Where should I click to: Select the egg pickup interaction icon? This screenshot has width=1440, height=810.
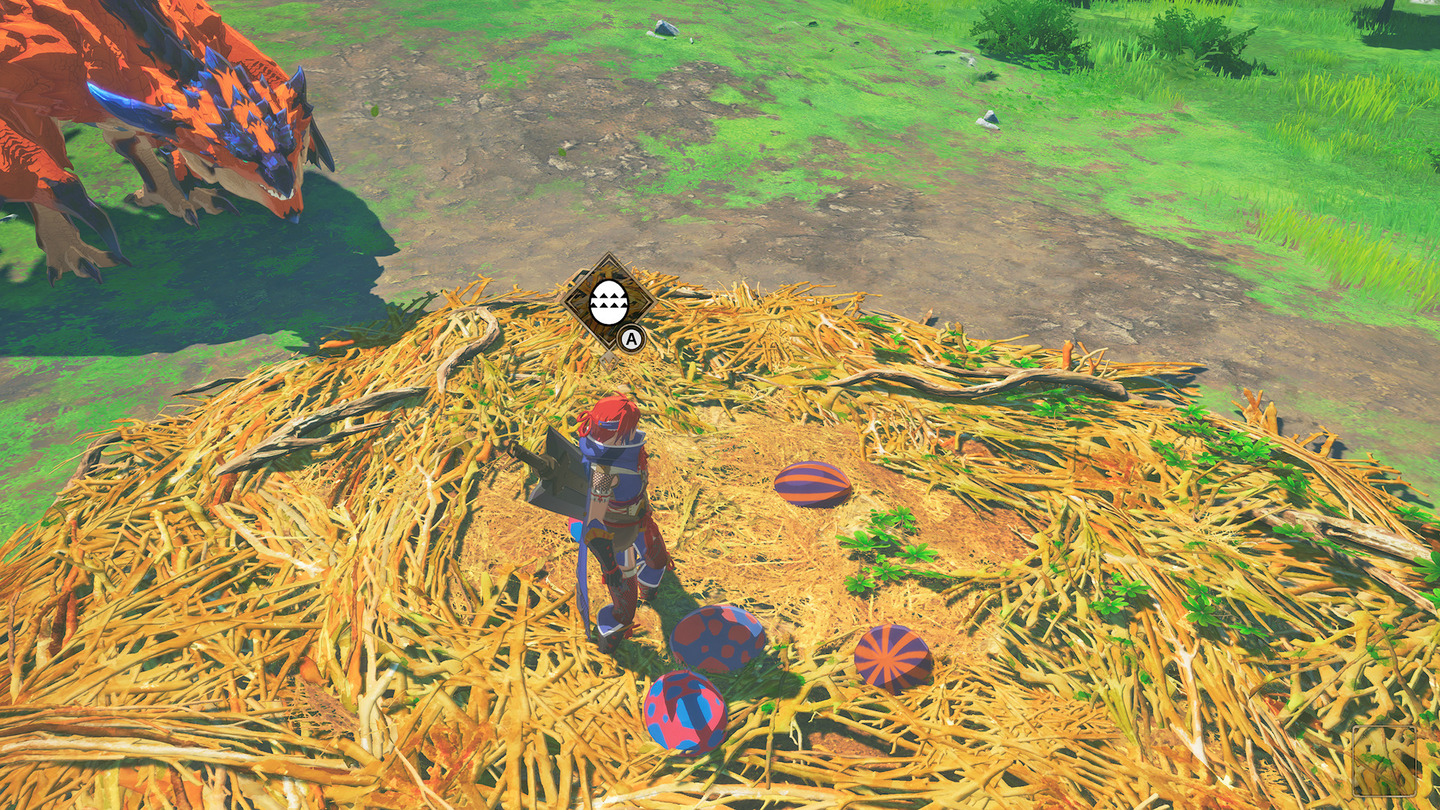(607, 301)
